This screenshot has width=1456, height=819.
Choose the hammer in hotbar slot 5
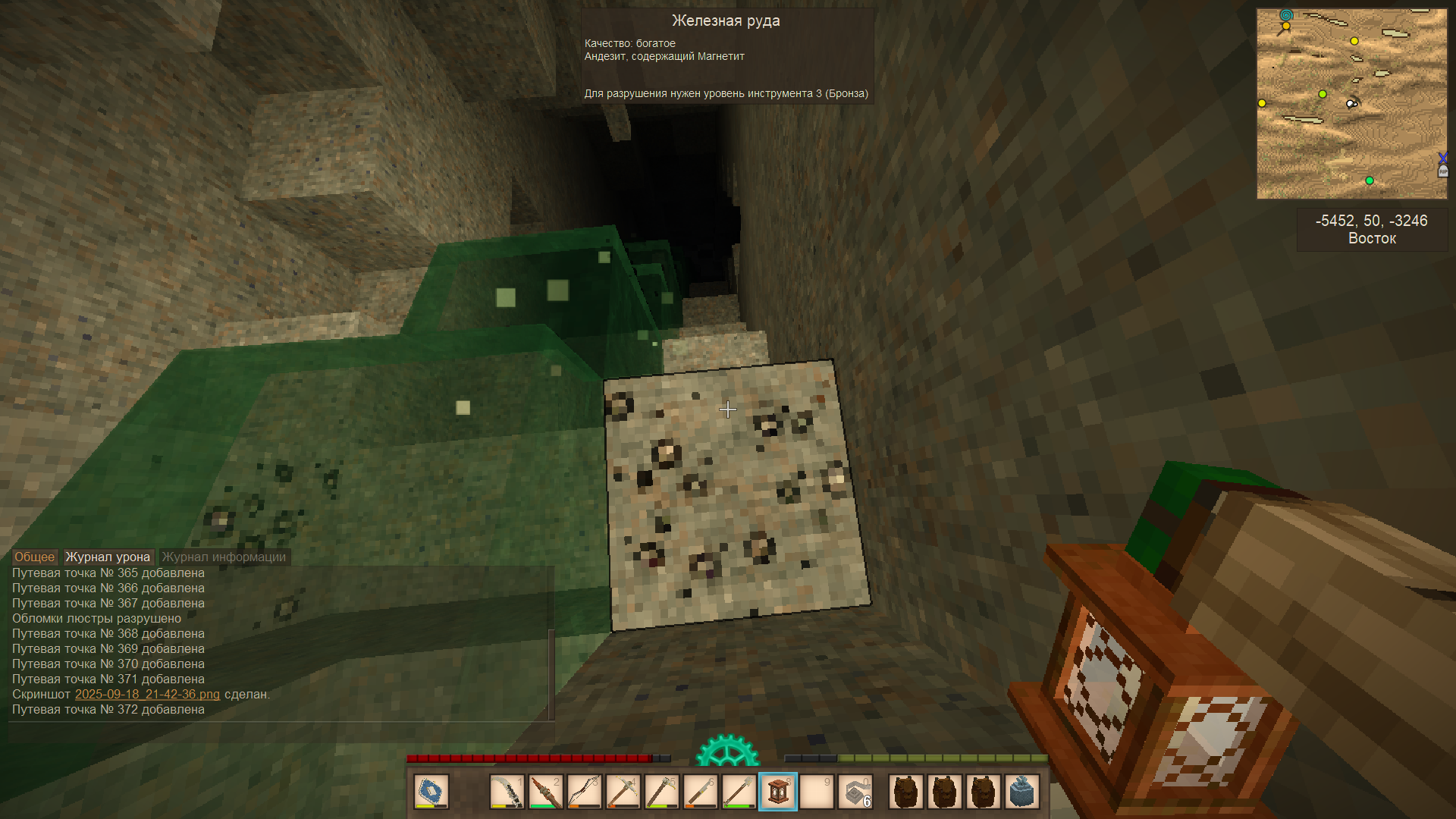661,792
